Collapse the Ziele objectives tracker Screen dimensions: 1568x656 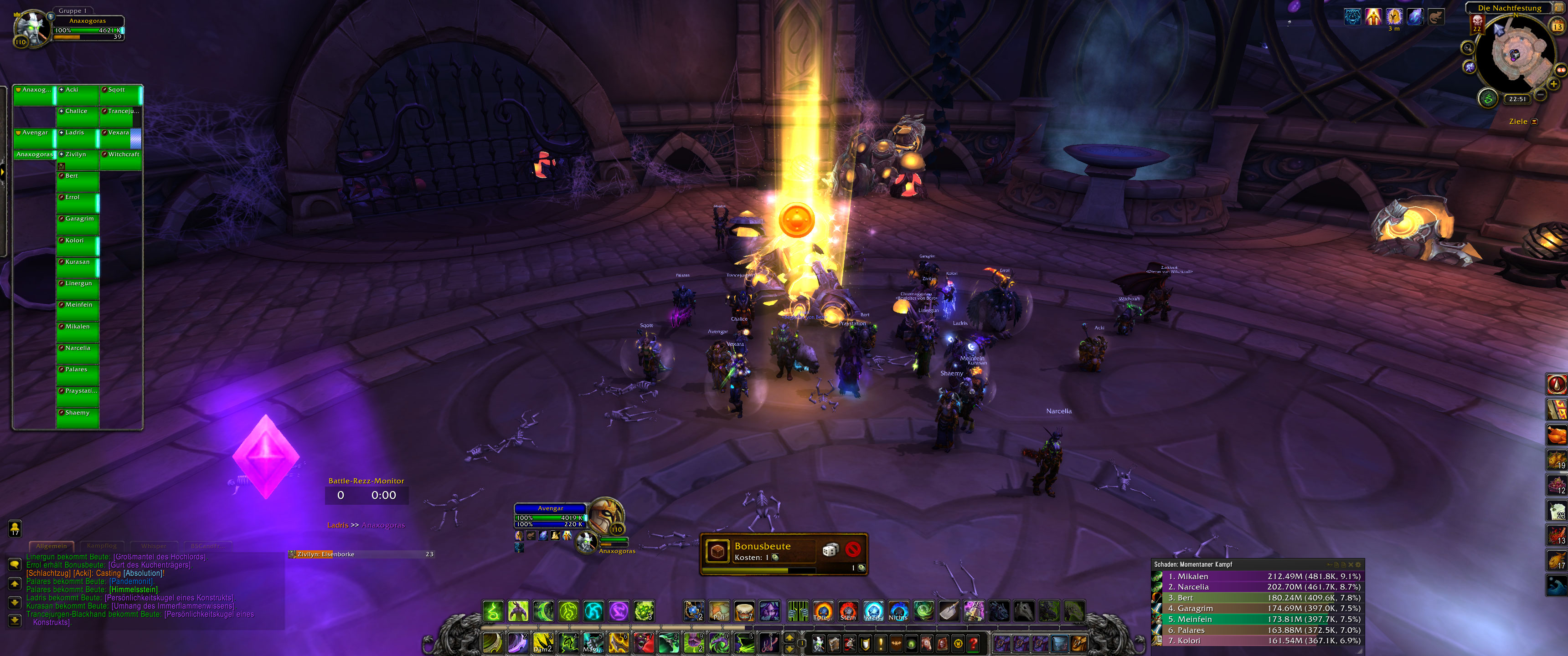(1535, 122)
